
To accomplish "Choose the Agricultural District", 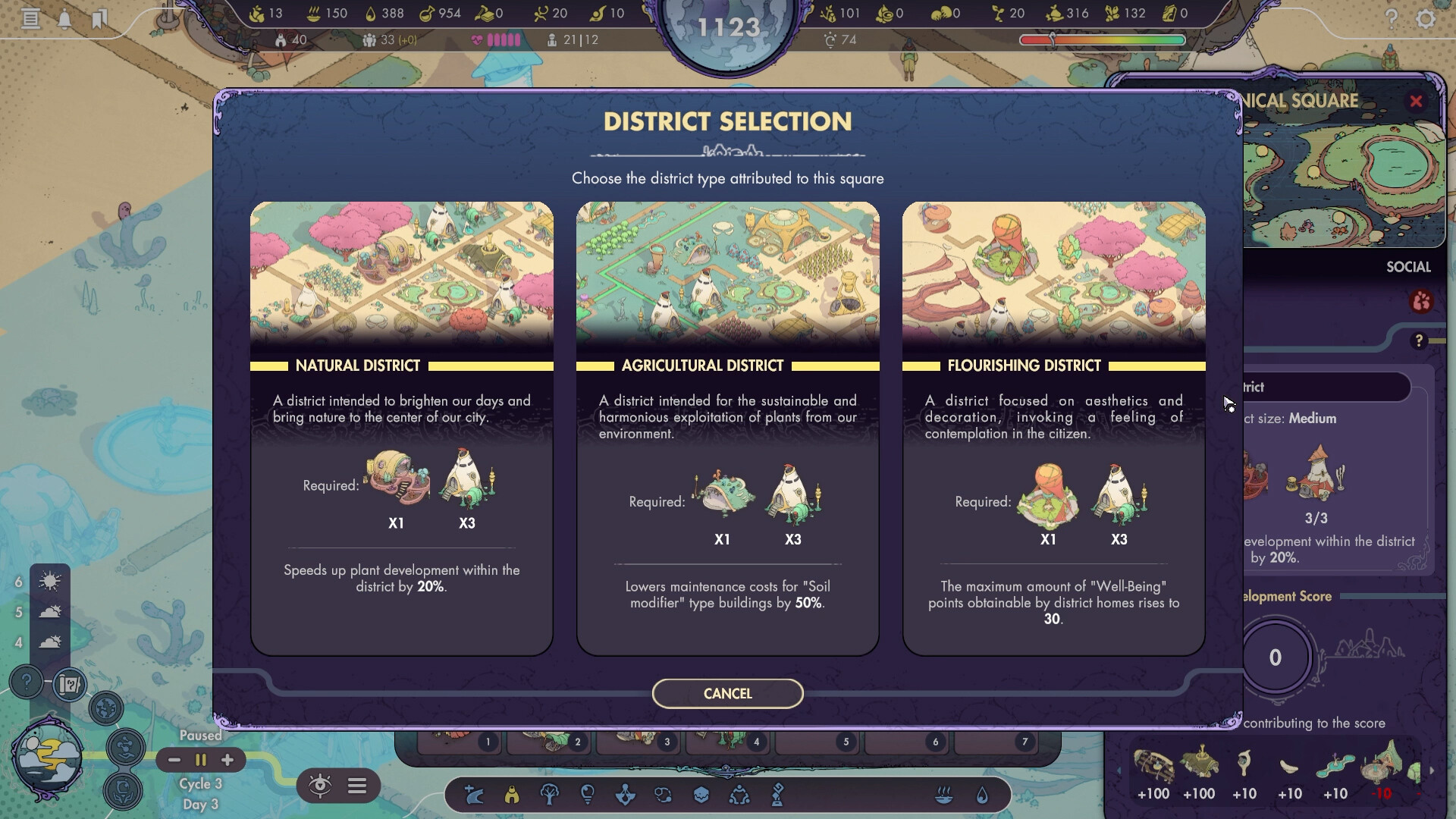I will click(x=727, y=425).
